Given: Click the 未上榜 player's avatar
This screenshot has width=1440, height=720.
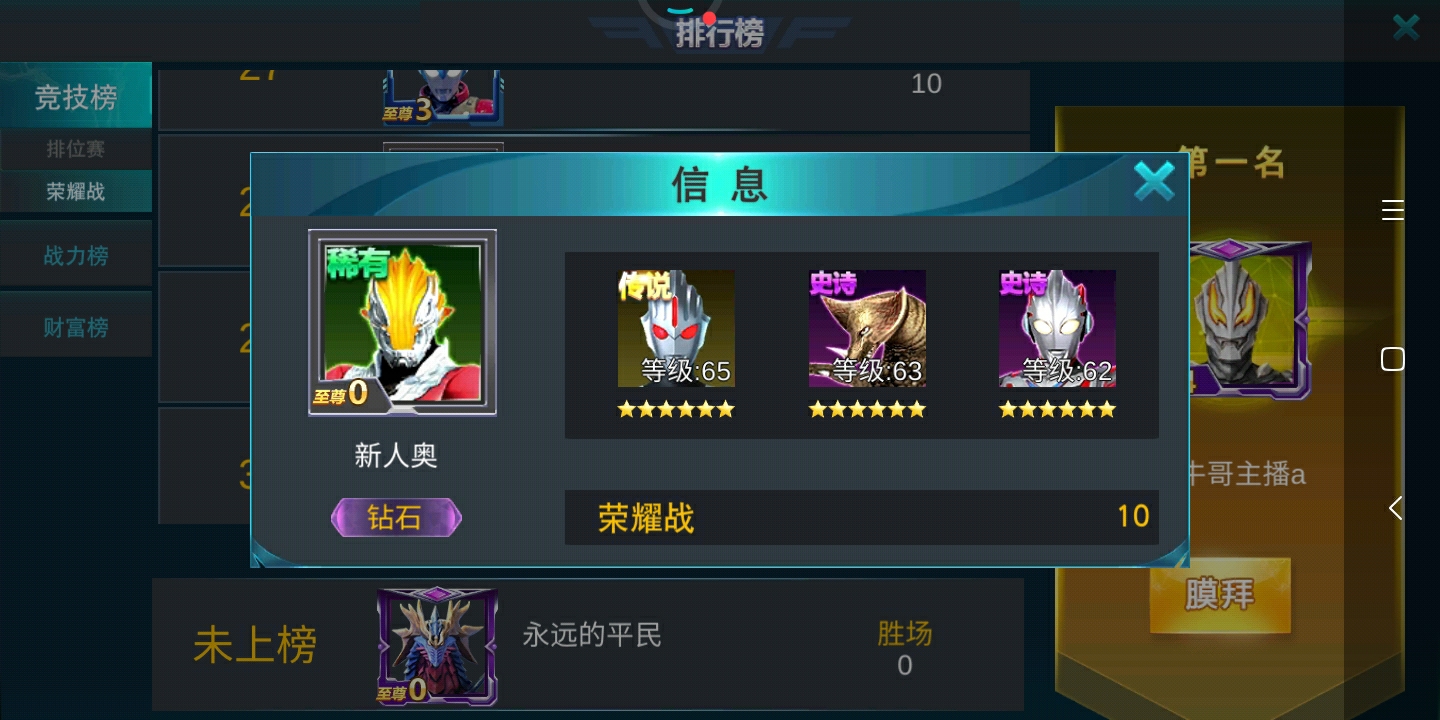Looking at the screenshot, I should click(x=437, y=645).
